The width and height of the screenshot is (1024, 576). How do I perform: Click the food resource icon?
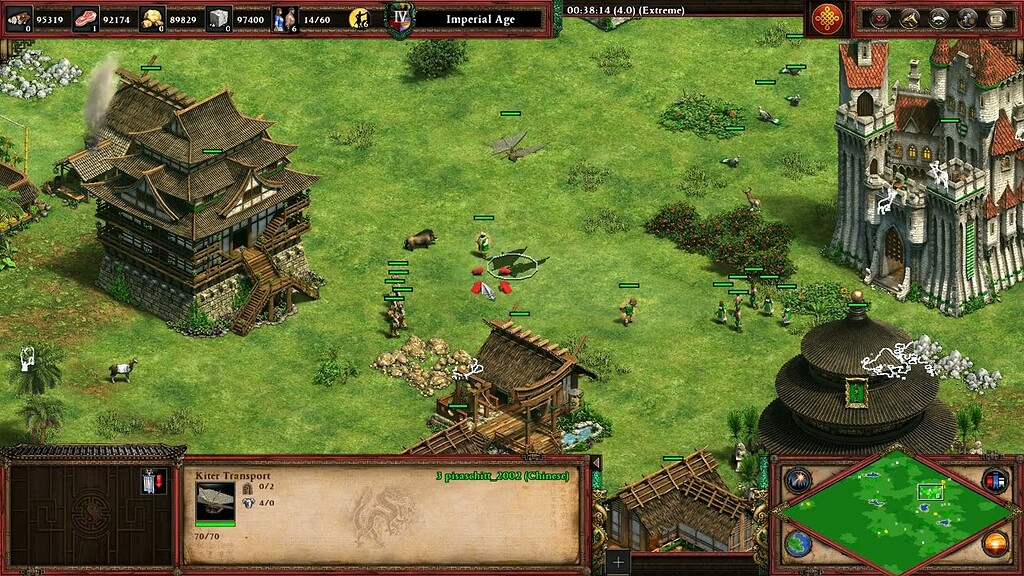tap(86, 18)
